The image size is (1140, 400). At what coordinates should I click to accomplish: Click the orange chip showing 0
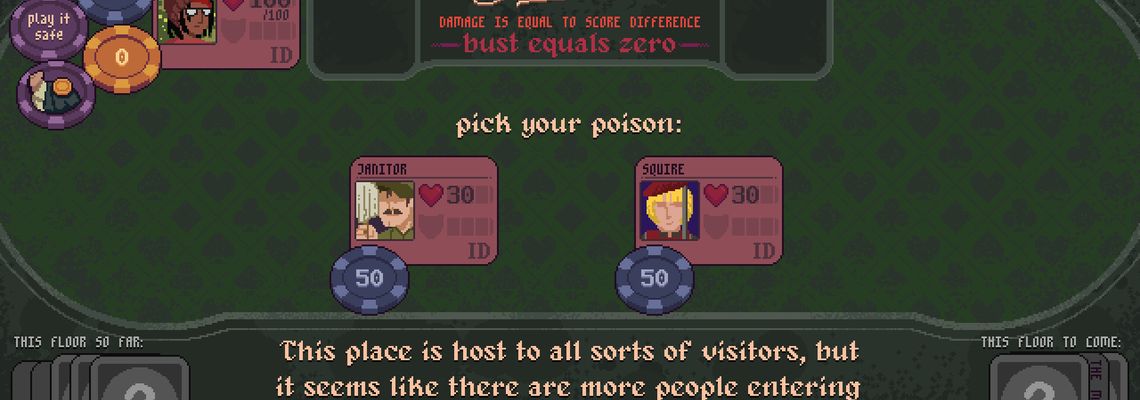point(122,58)
